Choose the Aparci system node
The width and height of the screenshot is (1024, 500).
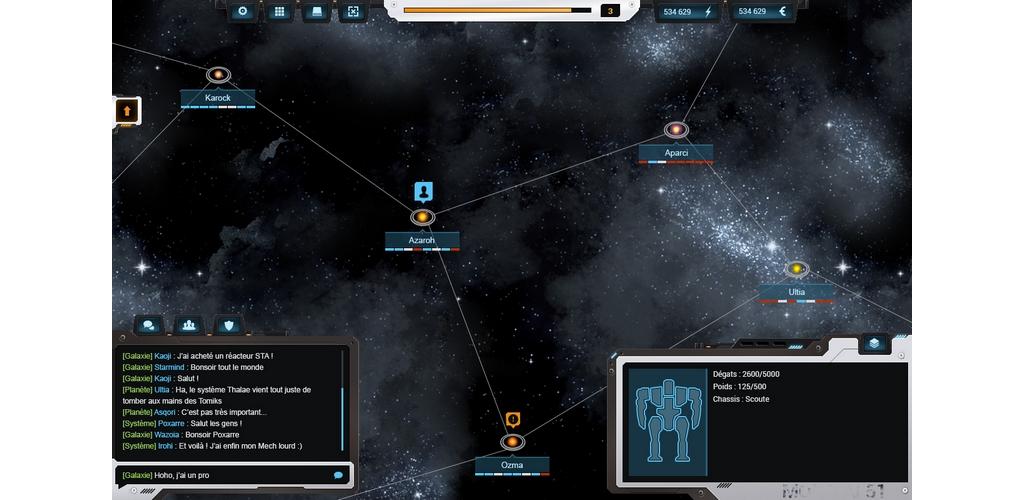pos(676,131)
